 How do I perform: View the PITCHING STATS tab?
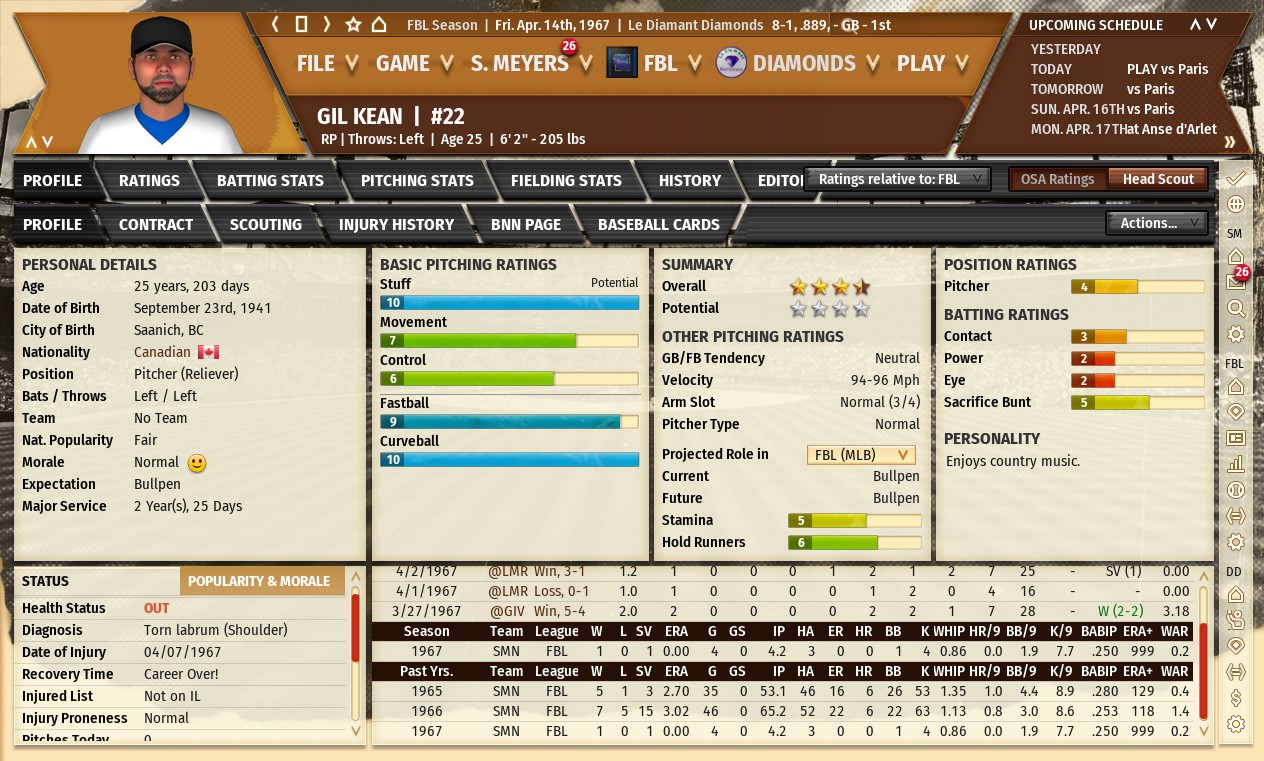[417, 180]
